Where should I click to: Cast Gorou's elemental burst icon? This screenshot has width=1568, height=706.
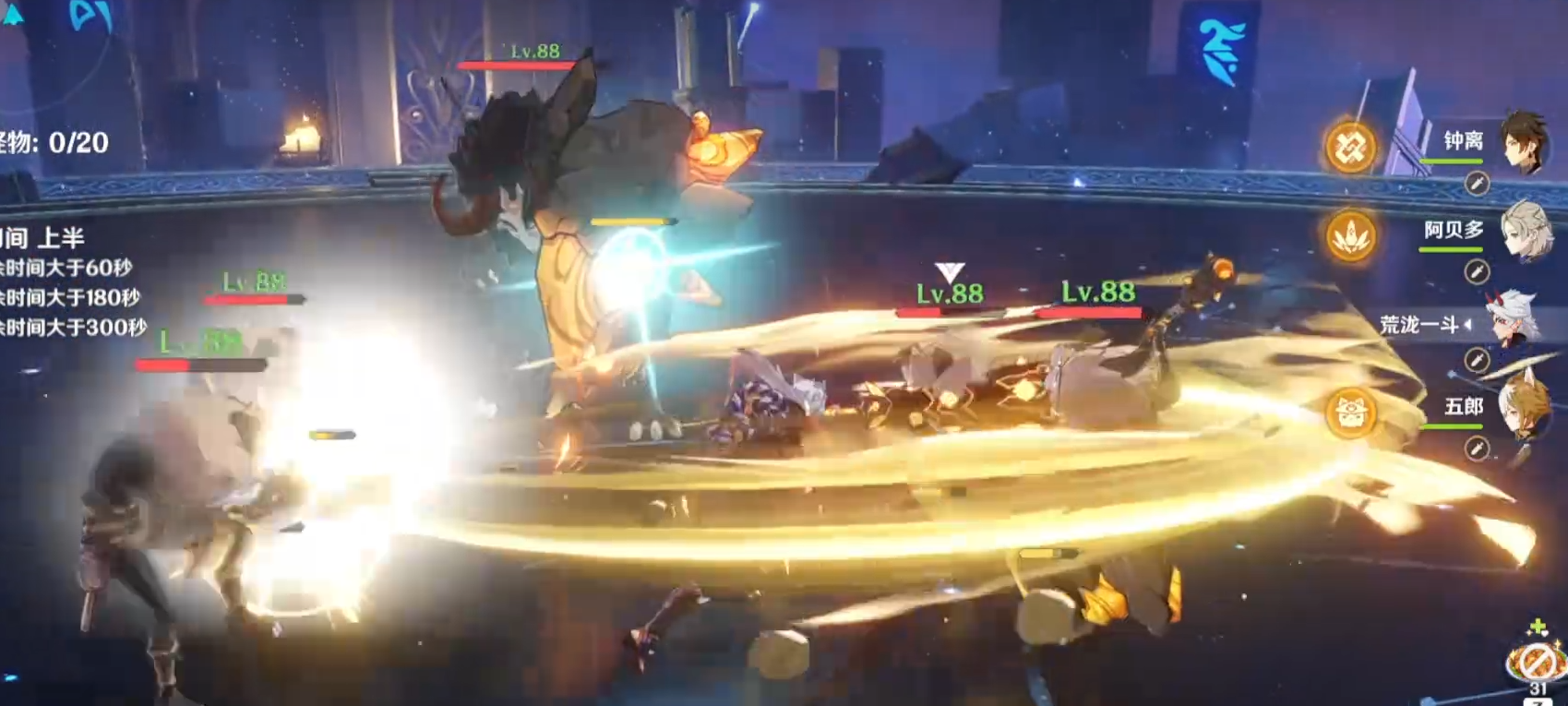[1351, 413]
